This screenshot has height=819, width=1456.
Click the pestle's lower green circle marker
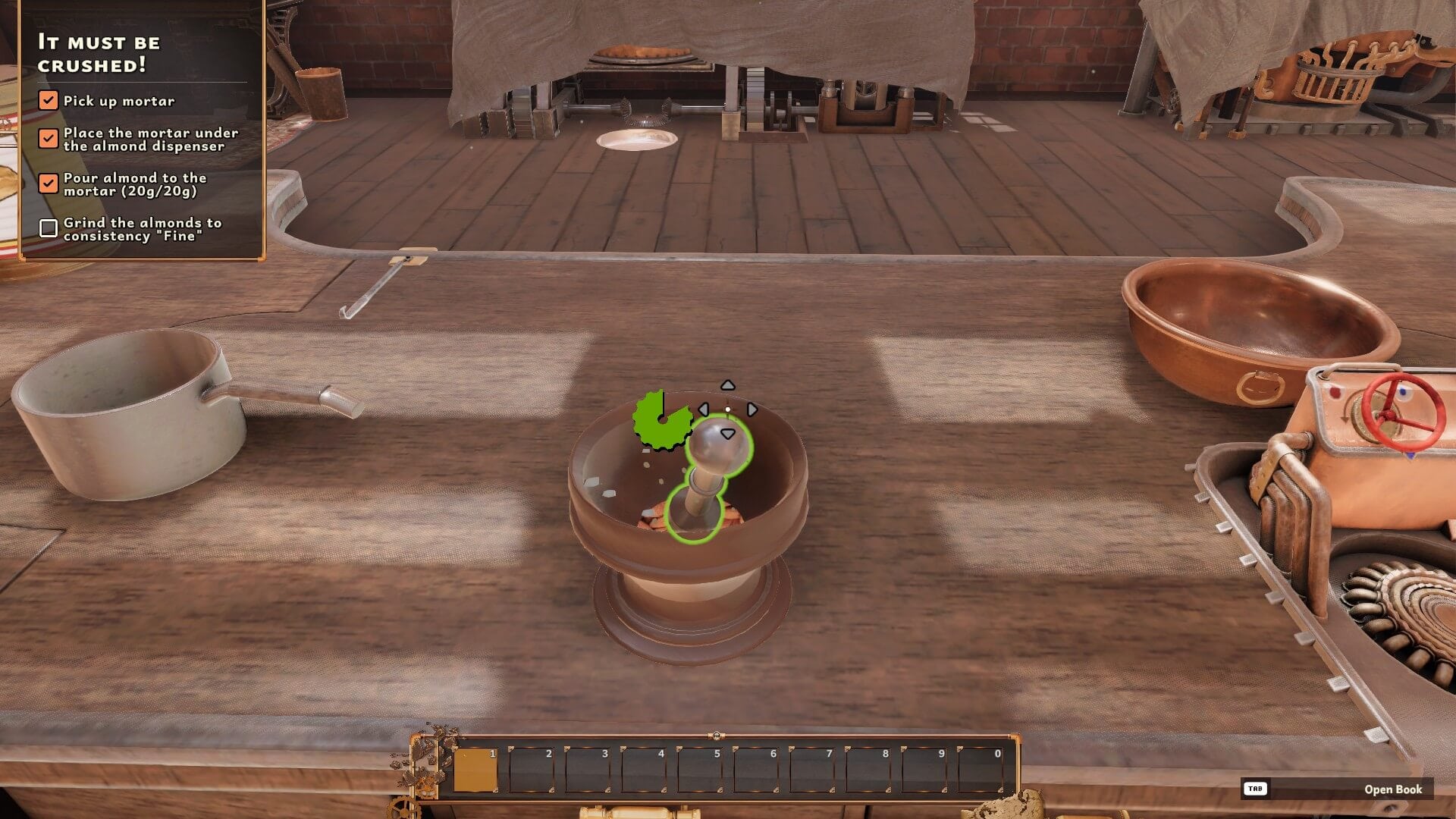pyautogui.click(x=693, y=513)
